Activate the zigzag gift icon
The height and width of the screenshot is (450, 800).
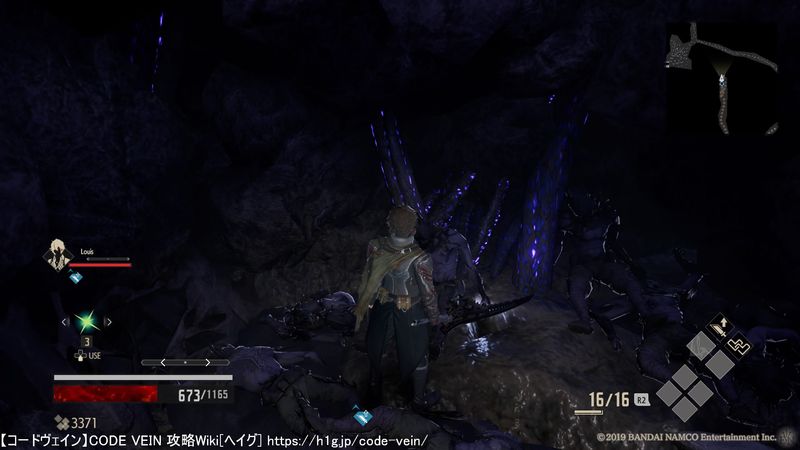point(737,344)
